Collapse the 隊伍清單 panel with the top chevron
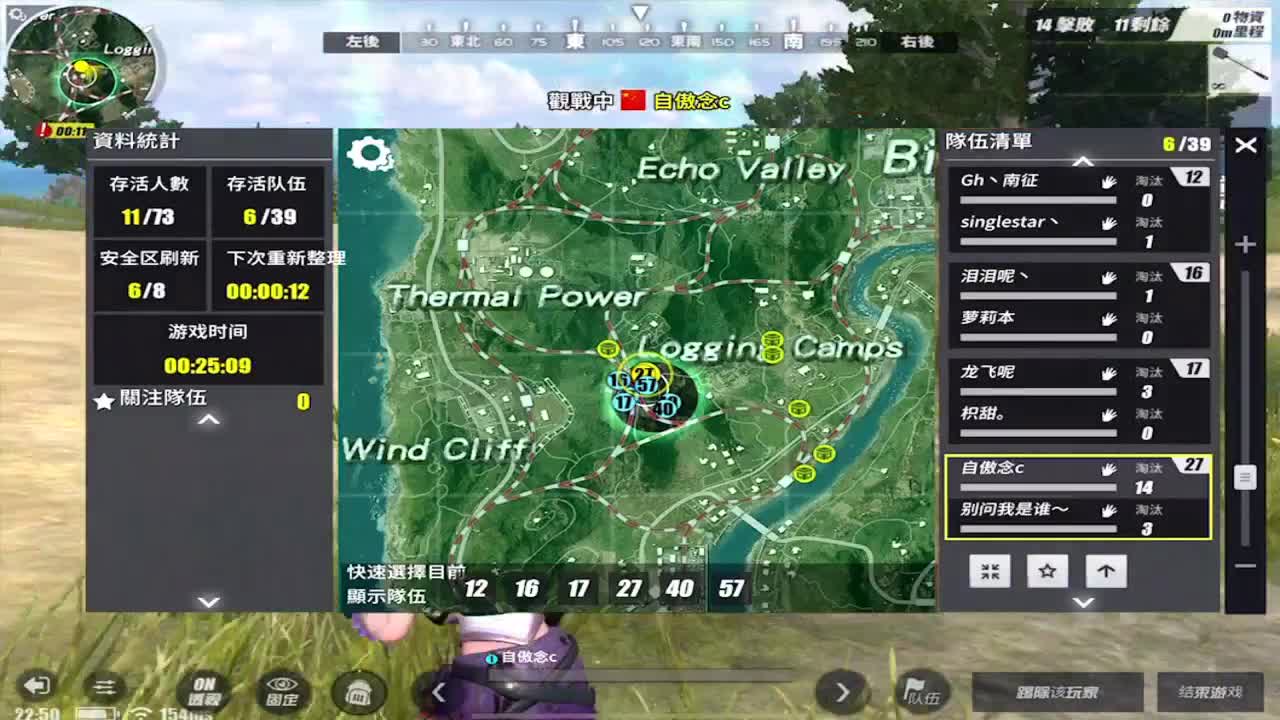 [1083, 159]
